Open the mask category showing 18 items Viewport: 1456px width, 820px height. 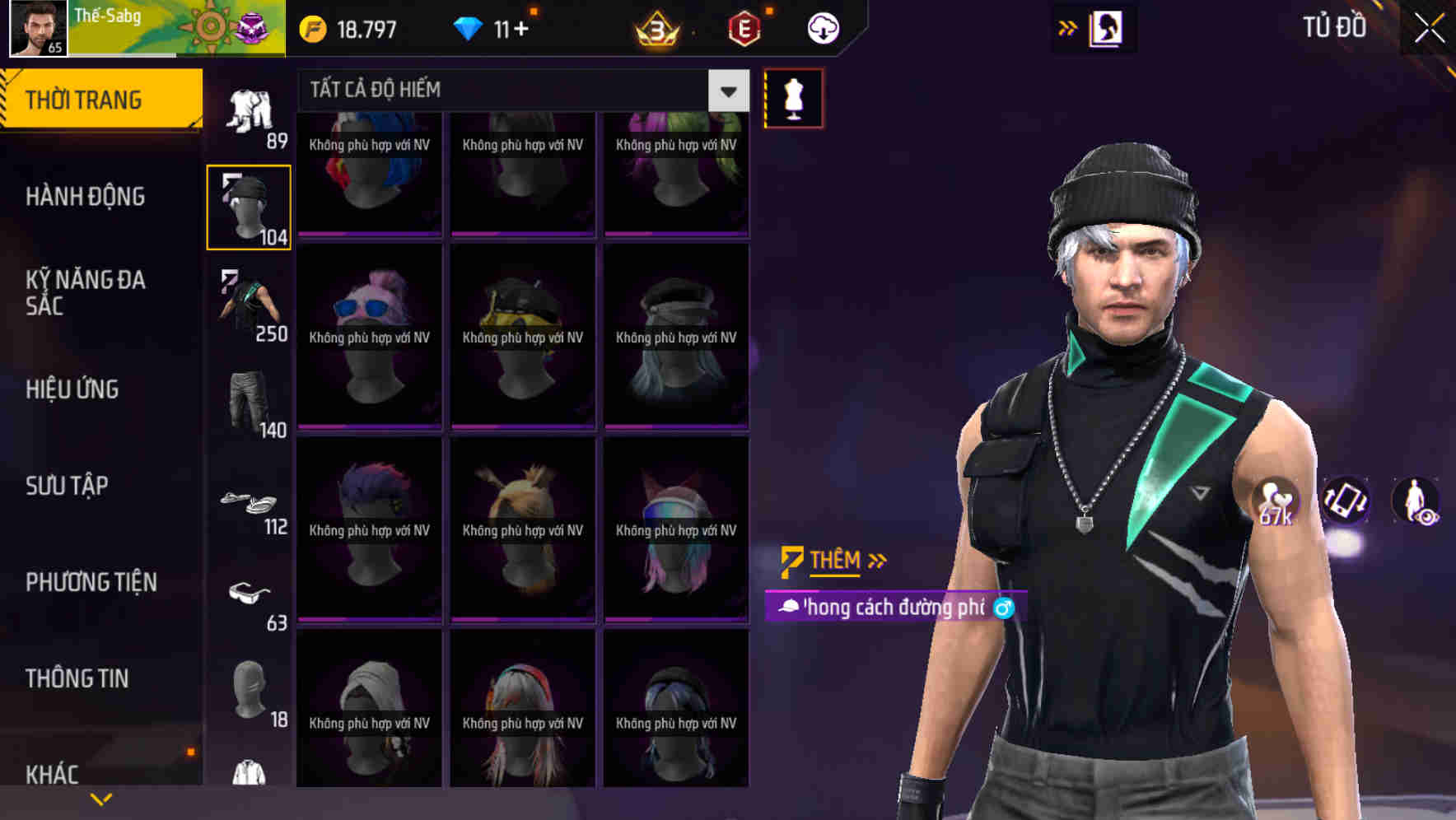247,687
